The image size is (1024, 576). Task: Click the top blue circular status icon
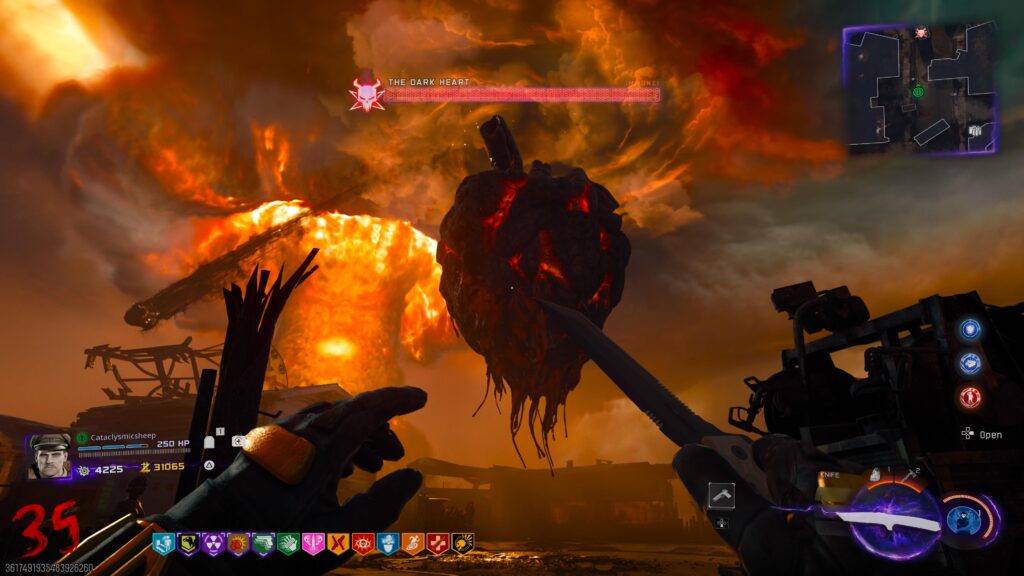[x=970, y=329]
